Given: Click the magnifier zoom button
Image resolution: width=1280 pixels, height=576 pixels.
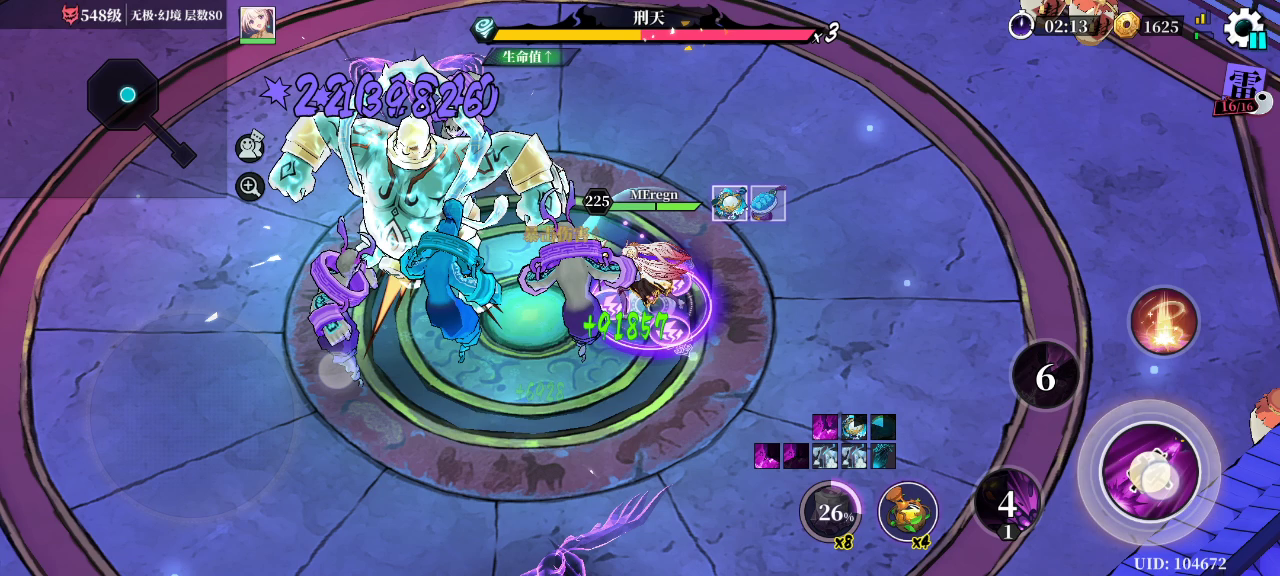Looking at the screenshot, I should pos(249,186).
